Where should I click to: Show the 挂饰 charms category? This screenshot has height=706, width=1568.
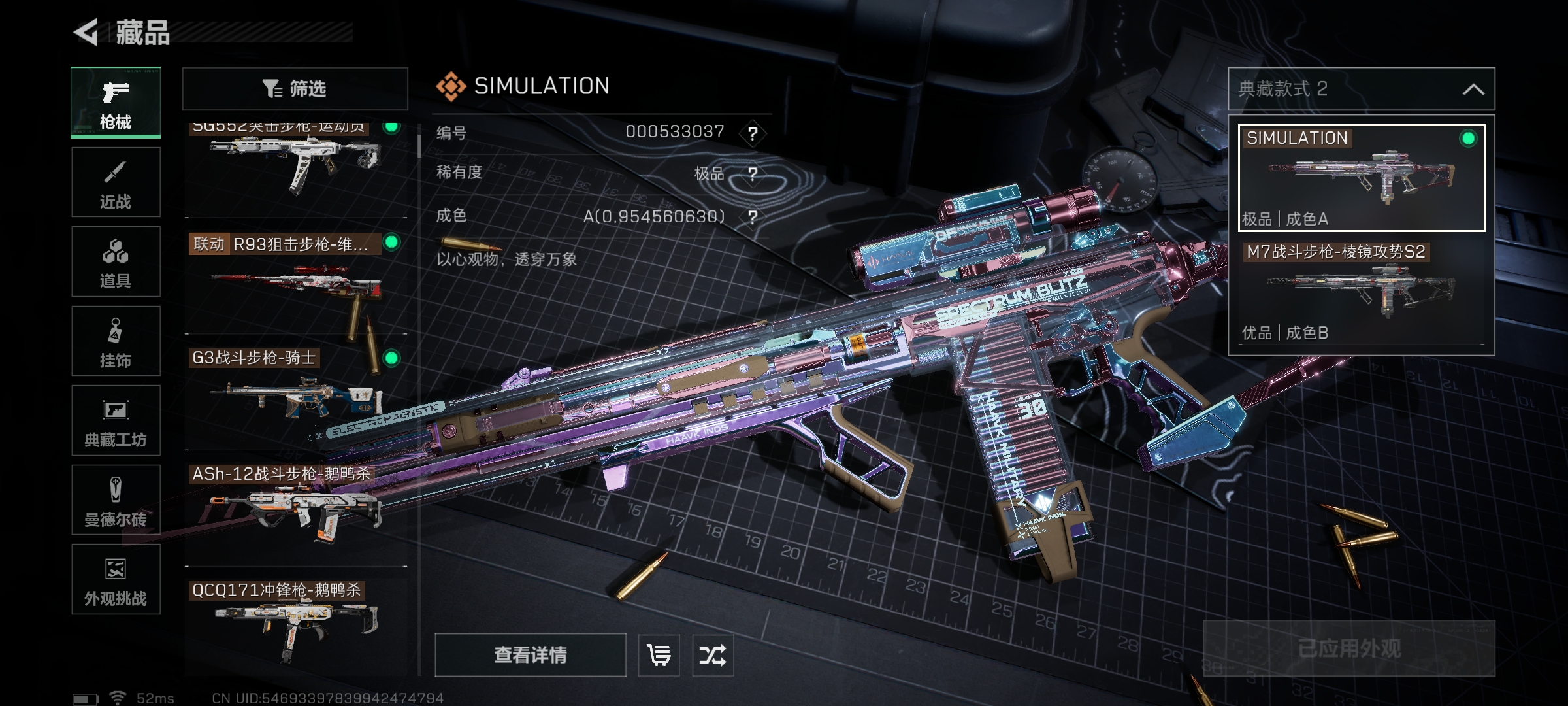pyautogui.click(x=116, y=341)
